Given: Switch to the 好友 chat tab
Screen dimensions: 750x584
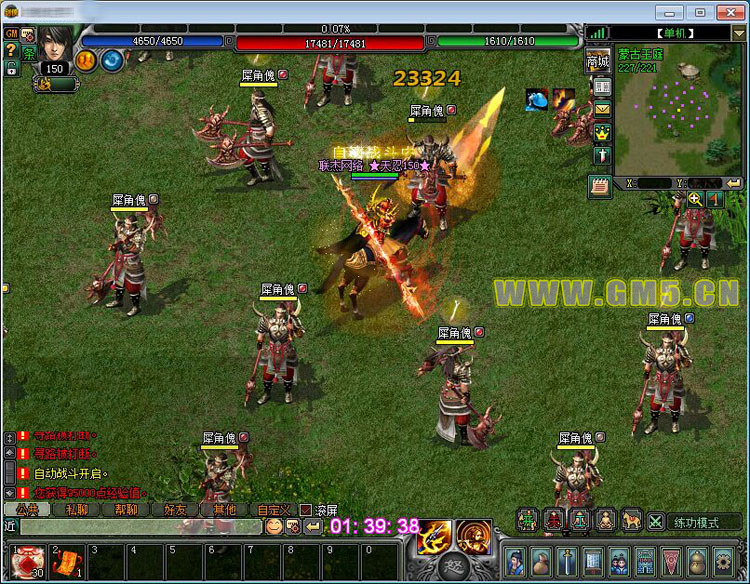Looking at the screenshot, I should [174, 509].
